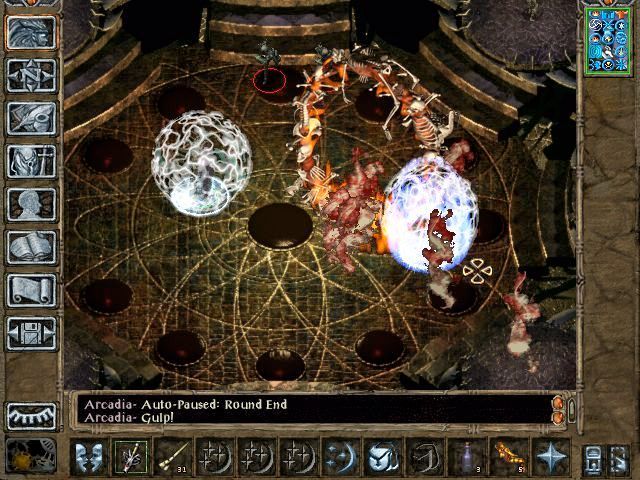Show the character record sheet
Image resolution: width=640 pixels, height=480 pixels.
click(x=31, y=204)
